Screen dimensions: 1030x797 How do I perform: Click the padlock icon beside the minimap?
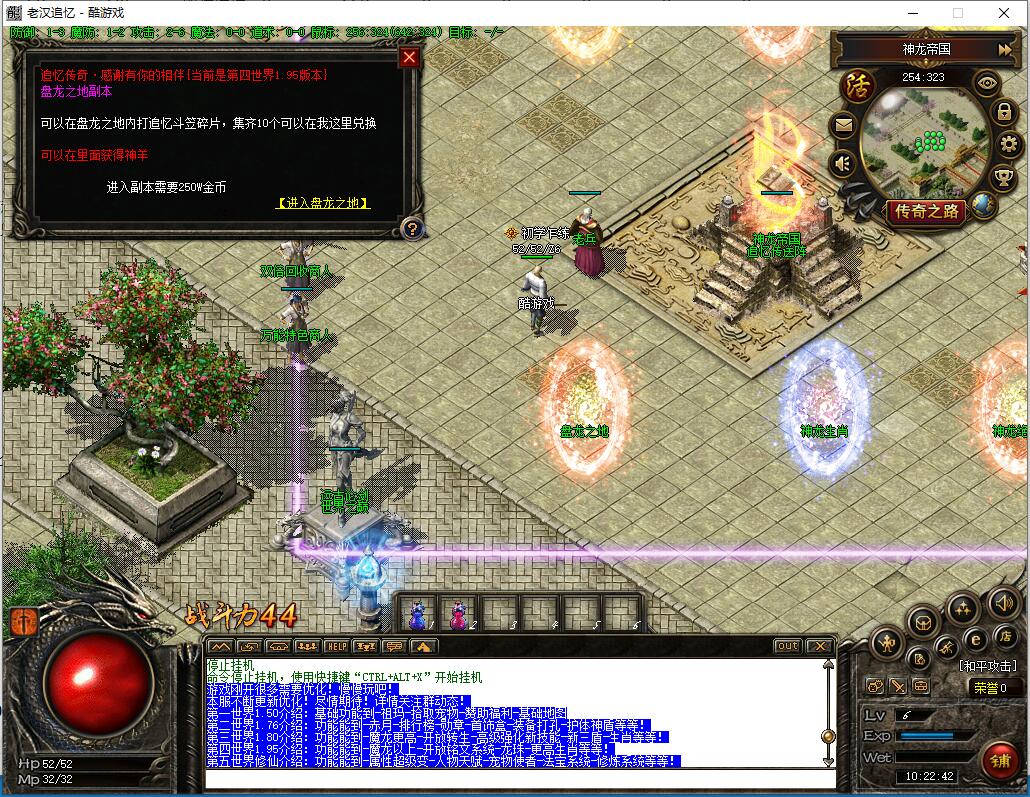point(1003,113)
